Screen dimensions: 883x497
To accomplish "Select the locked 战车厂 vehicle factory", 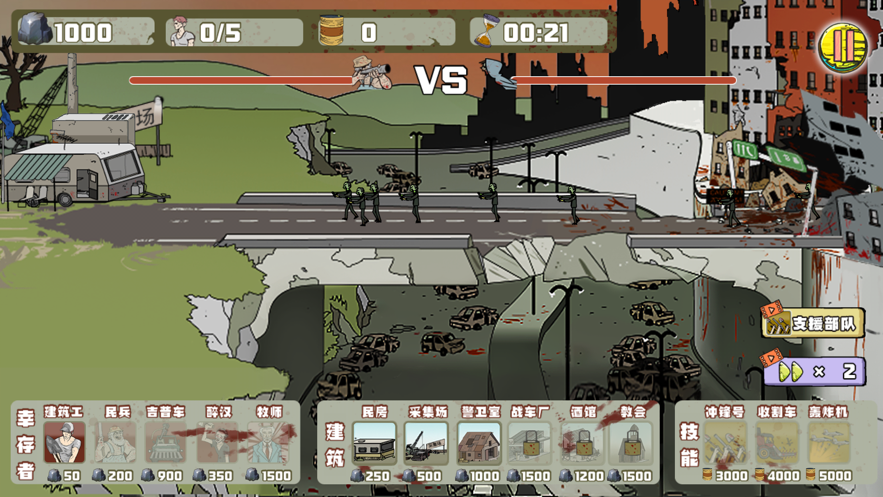I will click(x=530, y=443).
